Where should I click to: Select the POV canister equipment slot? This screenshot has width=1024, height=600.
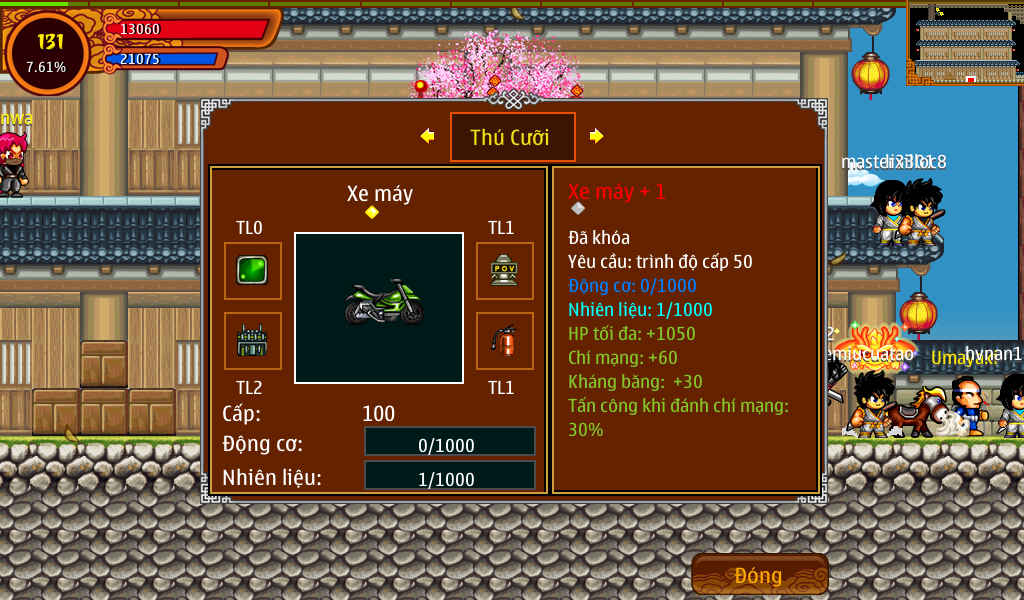(x=504, y=271)
